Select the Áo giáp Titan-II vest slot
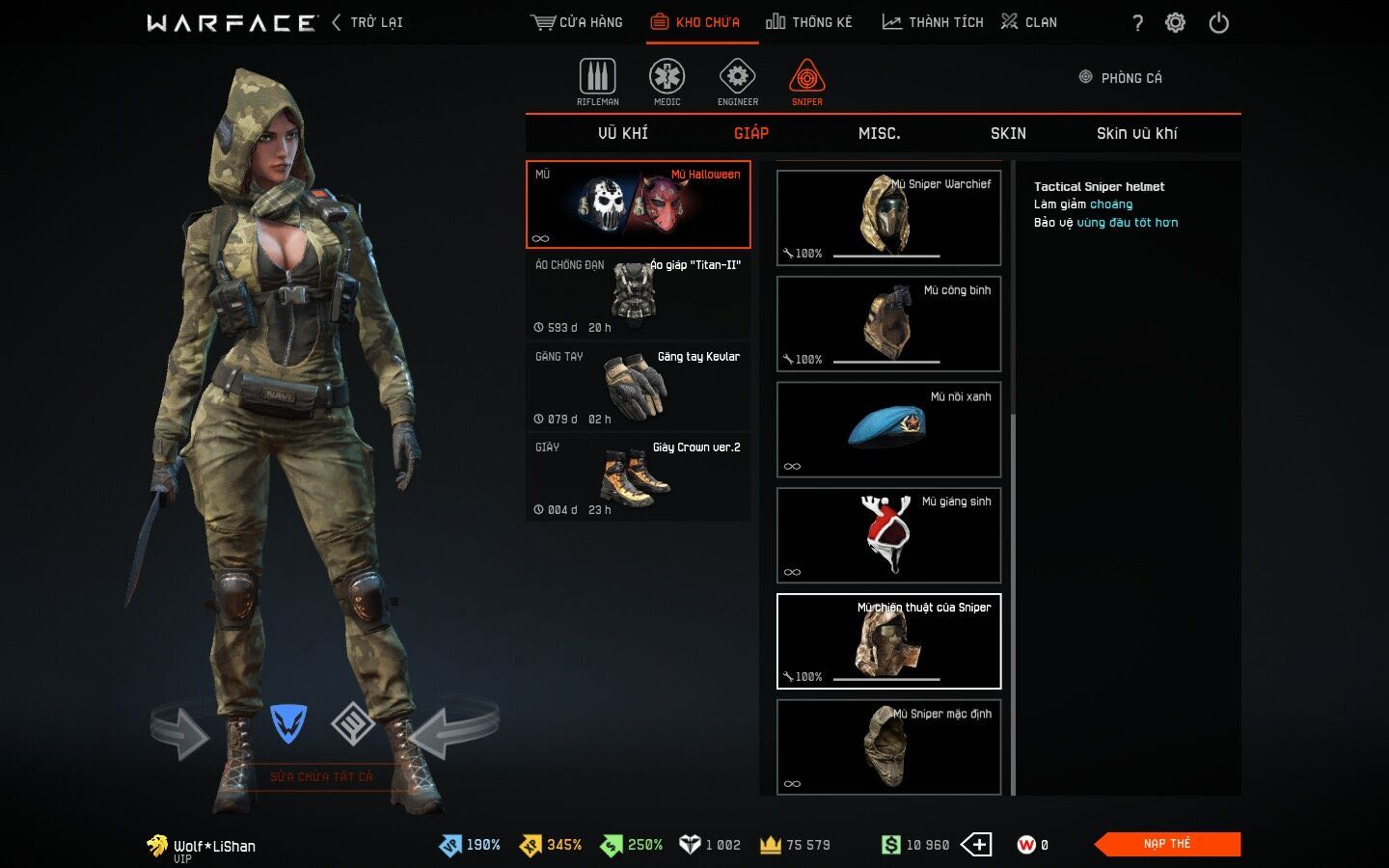Screen dimensions: 1389x868 638,295
